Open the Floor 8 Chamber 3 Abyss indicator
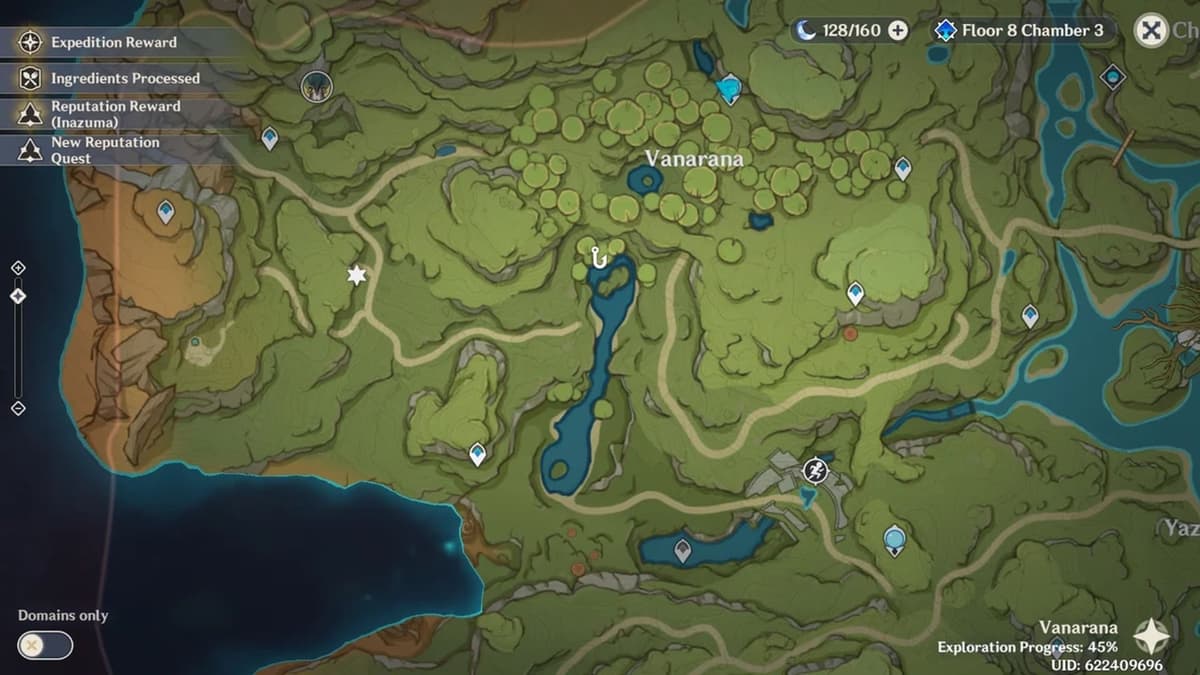1200x675 pixels. [x=1021, y=31]
